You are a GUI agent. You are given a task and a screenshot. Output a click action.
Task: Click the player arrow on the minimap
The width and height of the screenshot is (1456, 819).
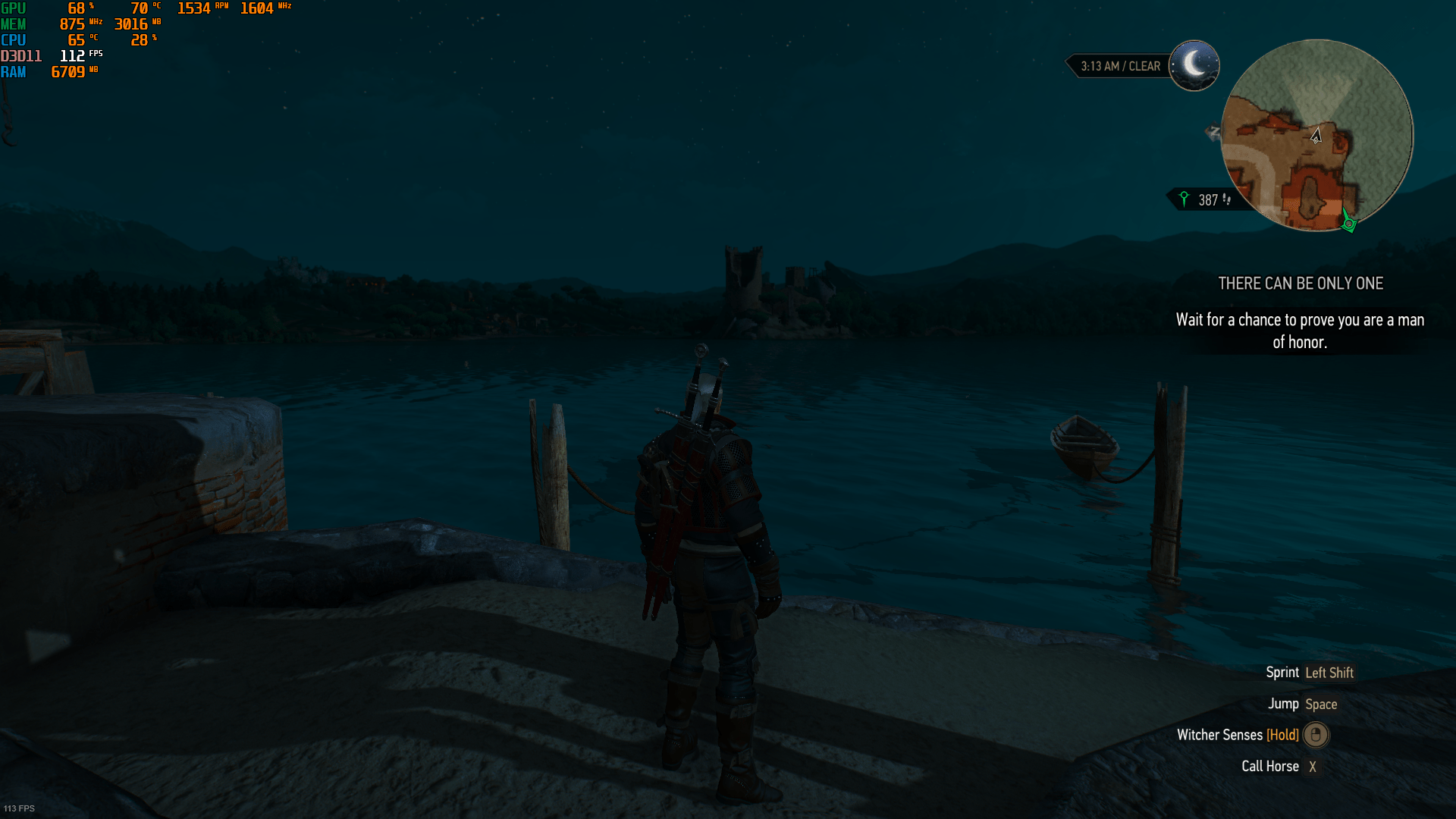pyautogui.click(x=1316, y=136)
